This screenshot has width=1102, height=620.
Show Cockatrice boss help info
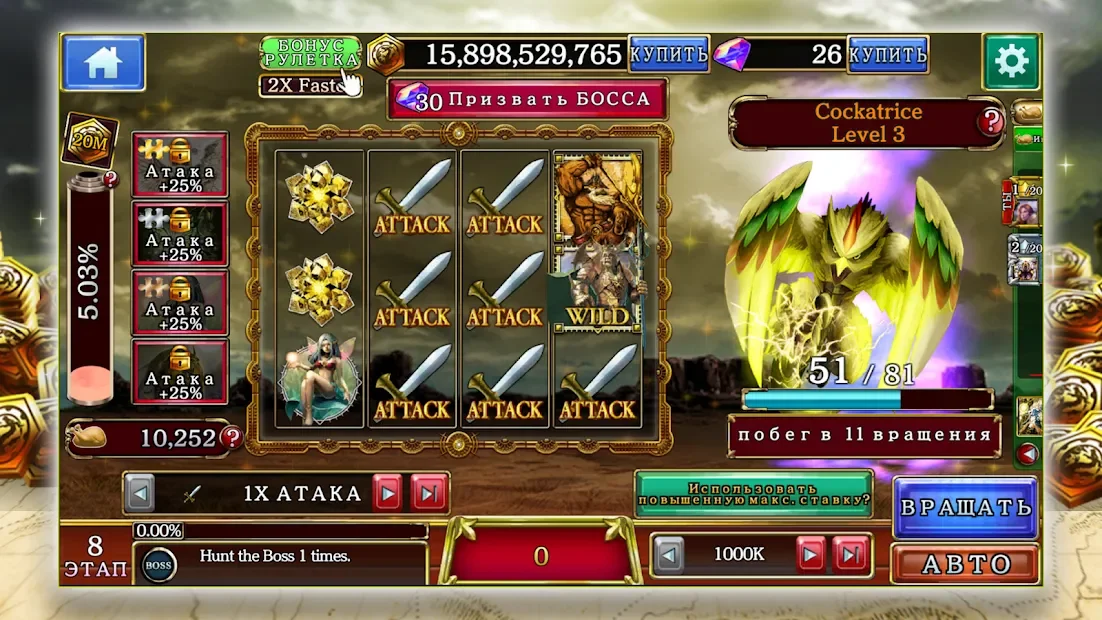point(990,123)
